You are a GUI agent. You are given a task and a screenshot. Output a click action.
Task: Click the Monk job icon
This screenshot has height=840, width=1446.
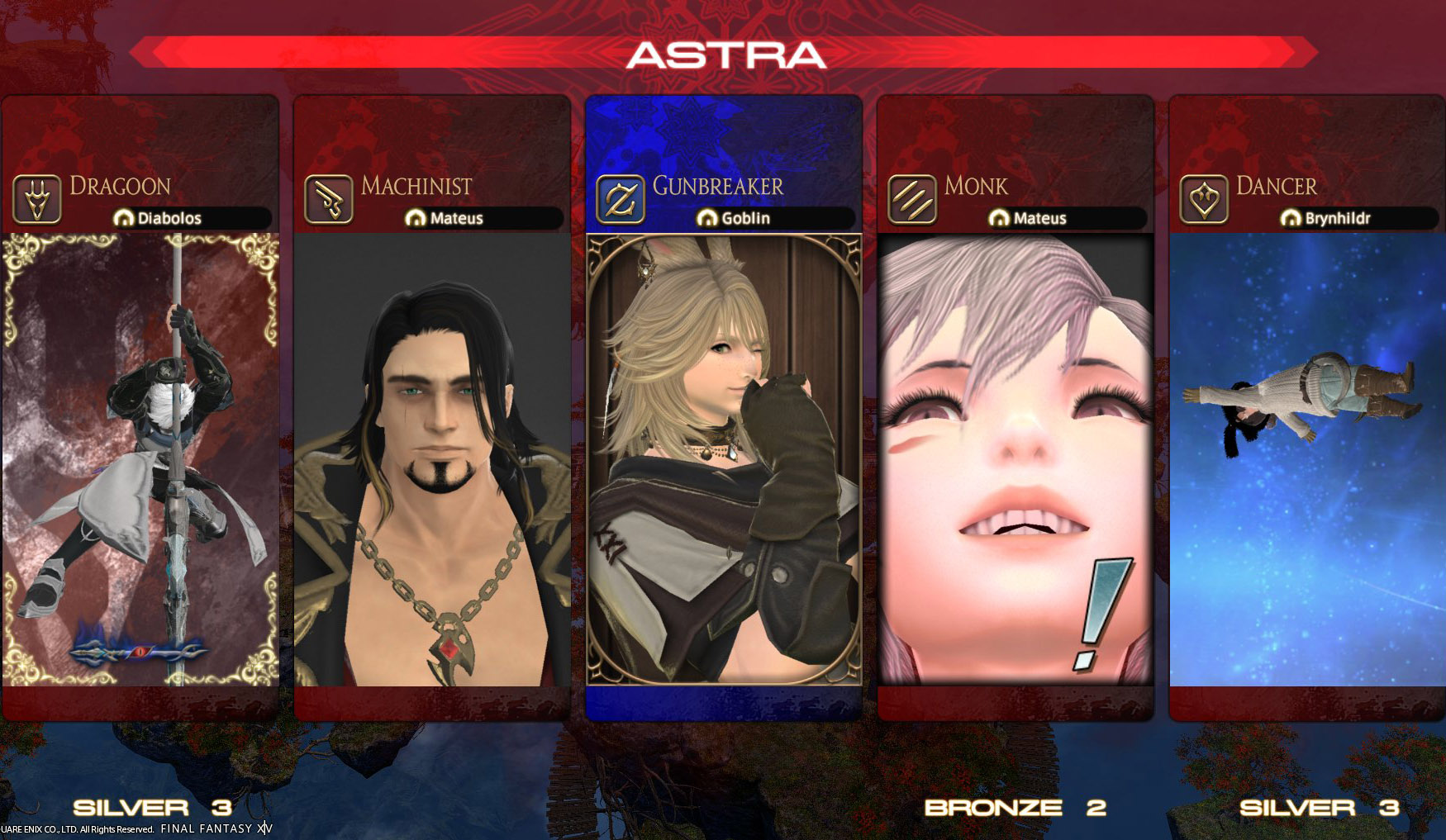pyautogui.click(x=912, y=200)
